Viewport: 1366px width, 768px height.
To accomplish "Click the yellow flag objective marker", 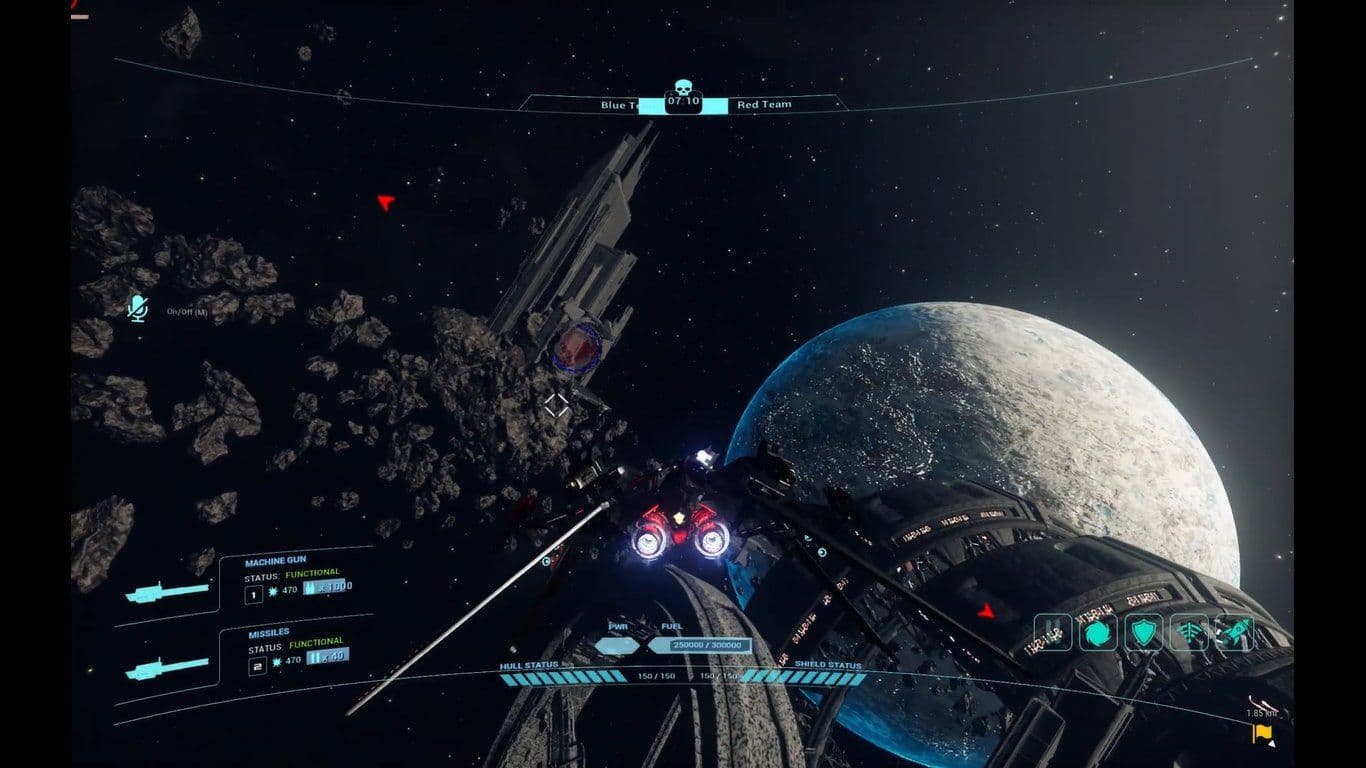I will 1261,735.
